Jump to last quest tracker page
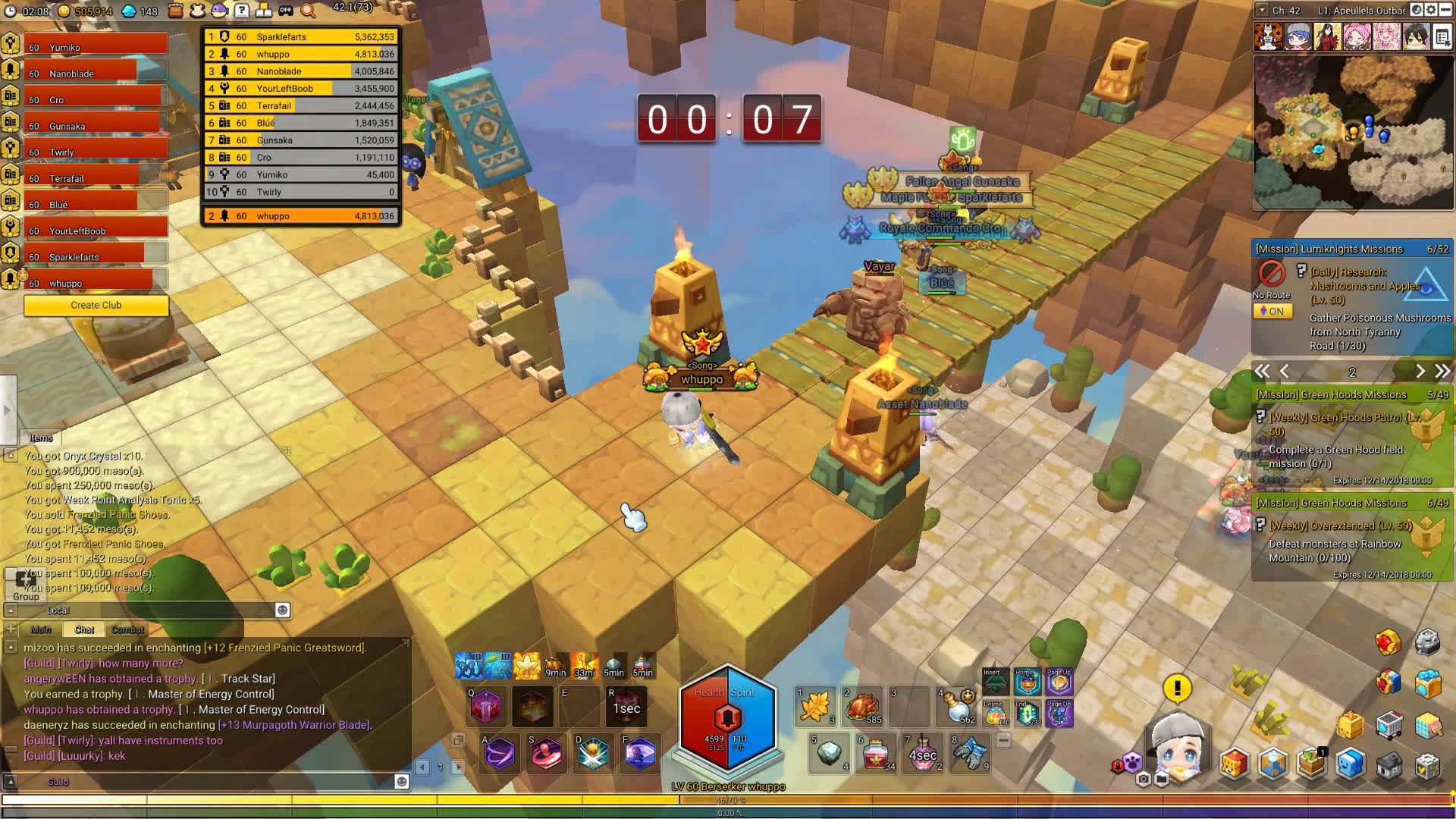Screen dimensions: 1456x819 coord(1442,372)
